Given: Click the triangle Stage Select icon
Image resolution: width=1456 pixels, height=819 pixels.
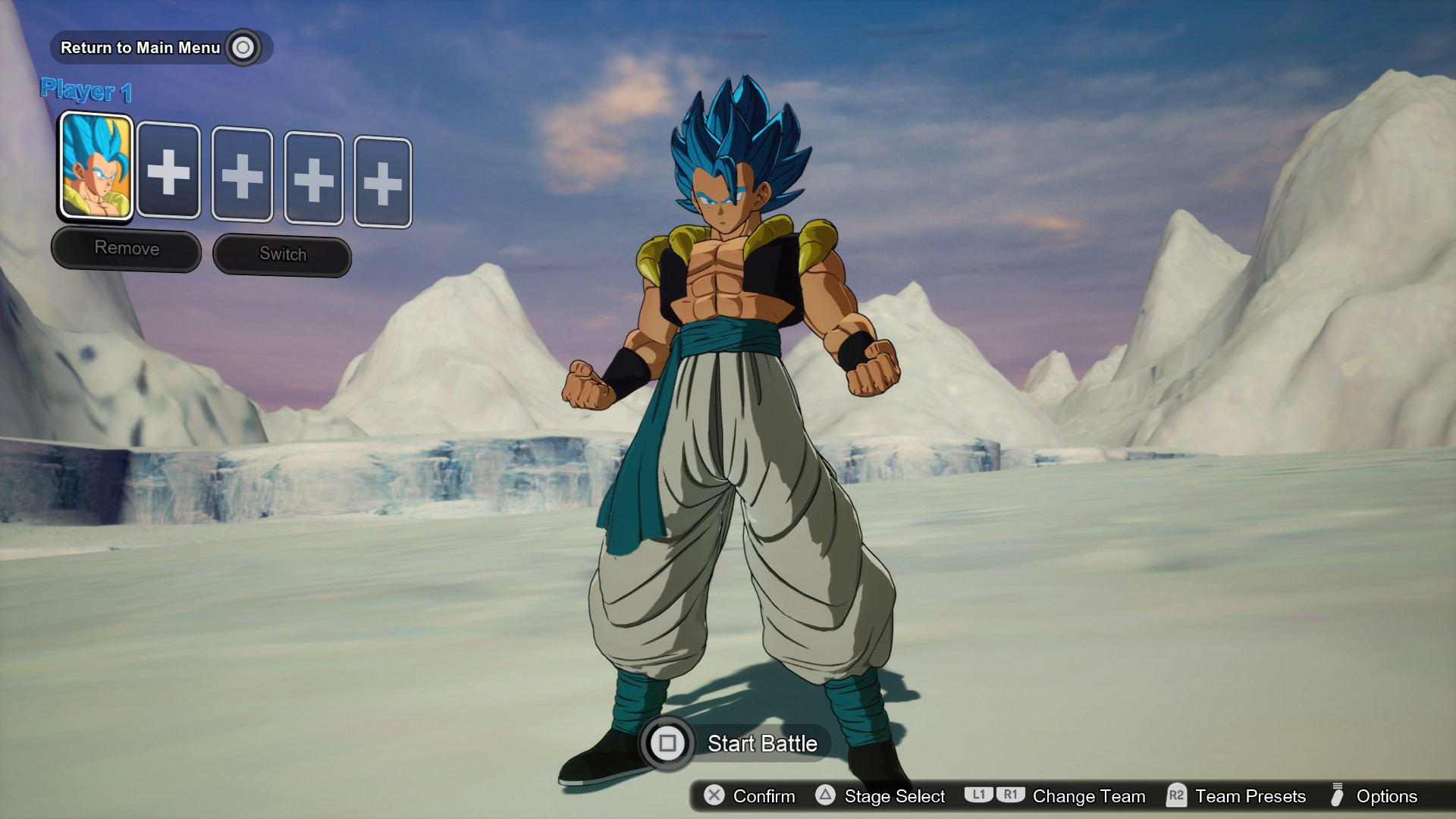Looking at the screenshot, I should click(824, 796).
